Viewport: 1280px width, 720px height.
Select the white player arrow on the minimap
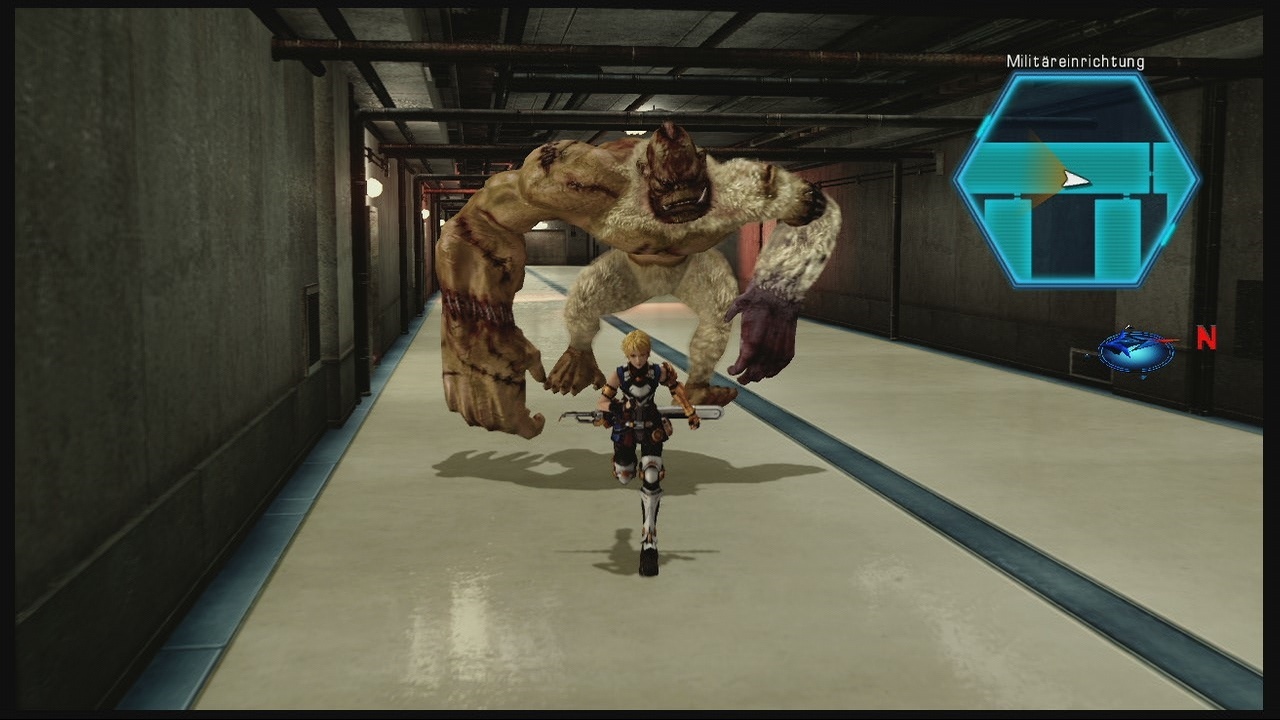[x=1075, y=178]
